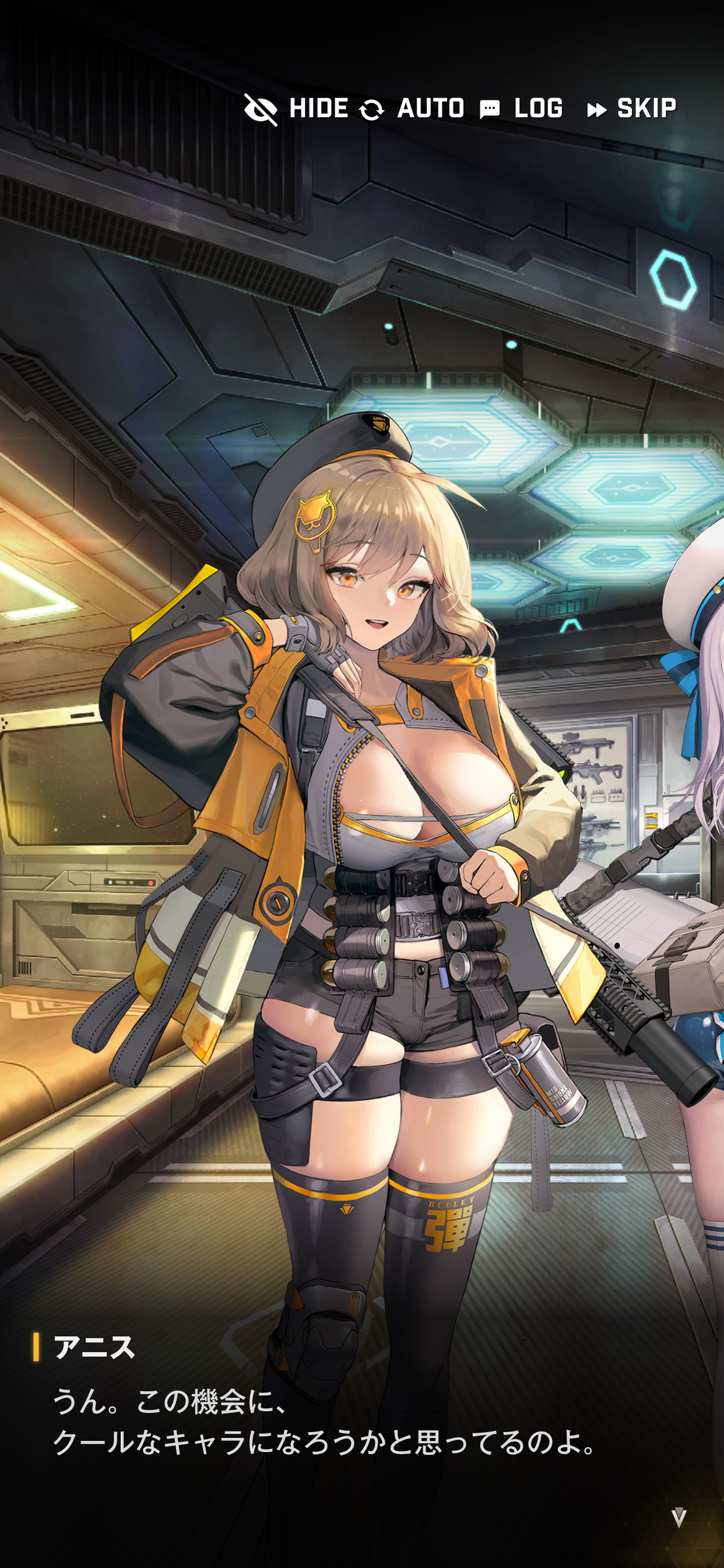Advance dialogue with the bottom arrow indicator
Viewport: 724px width, 1568px height.
click(x=679, y=1517)
